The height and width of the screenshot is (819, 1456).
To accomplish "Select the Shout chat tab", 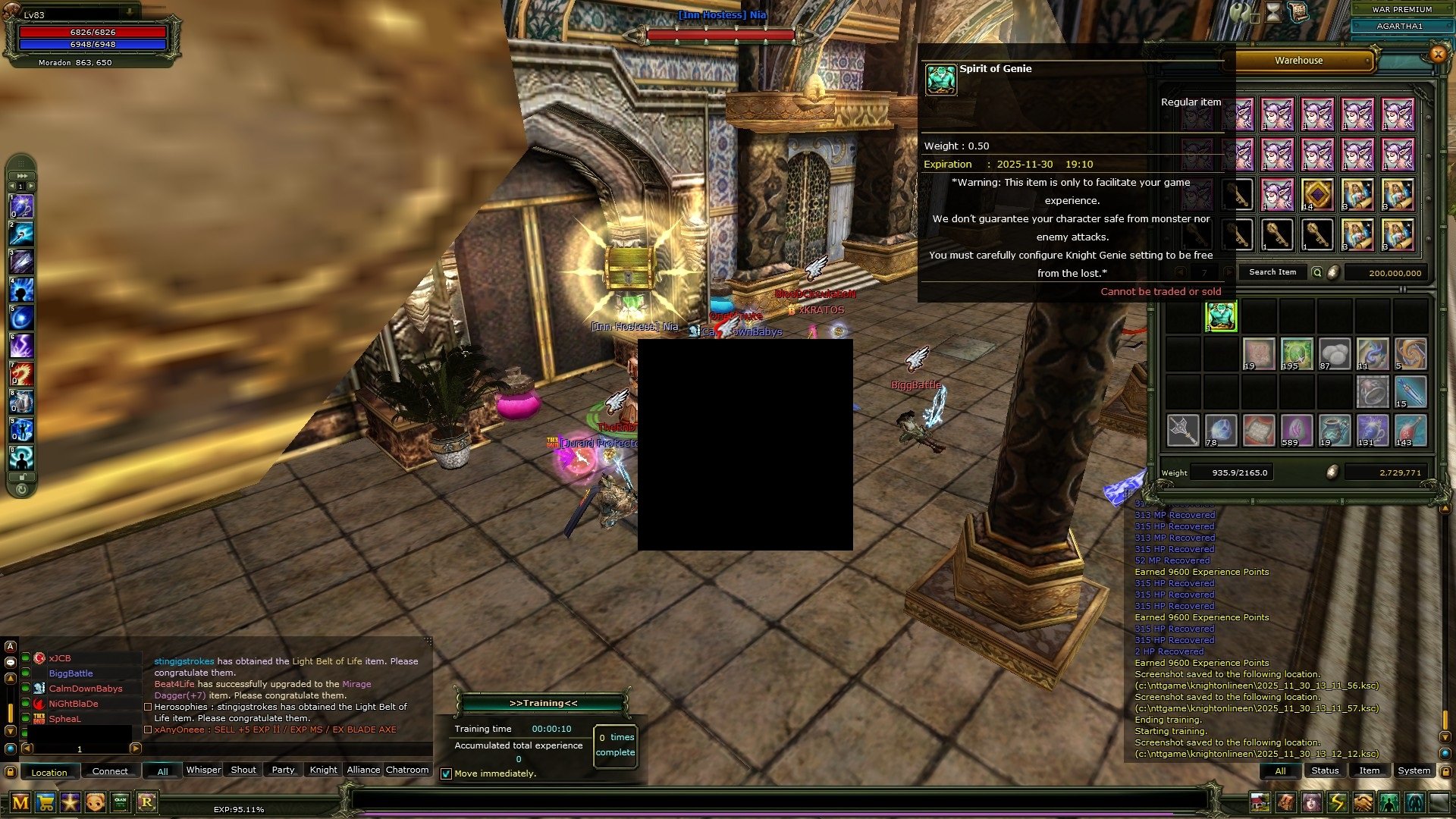I will pos(243,770).
